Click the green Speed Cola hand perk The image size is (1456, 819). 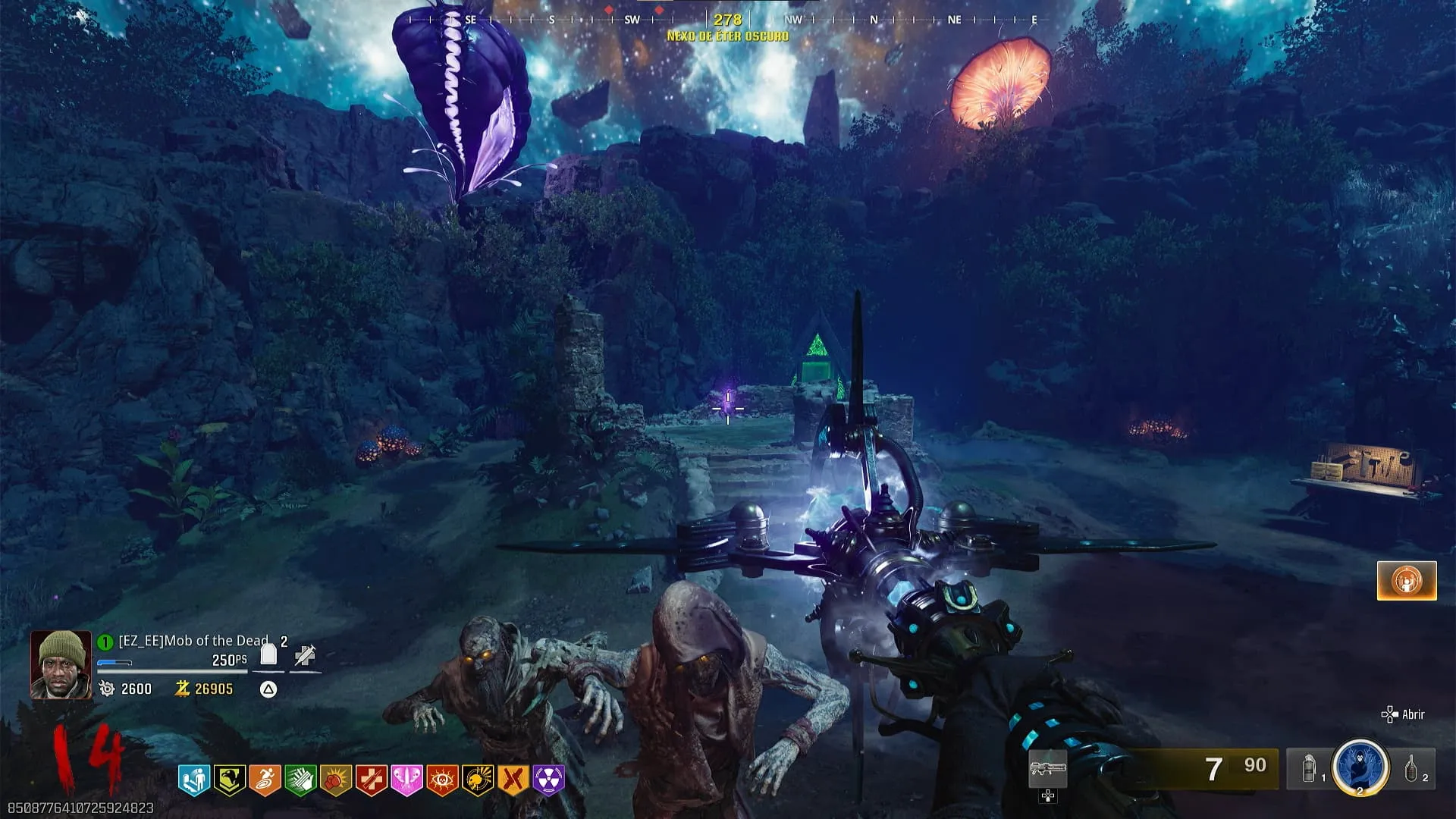pyautogui.click(x=300, y=780)
